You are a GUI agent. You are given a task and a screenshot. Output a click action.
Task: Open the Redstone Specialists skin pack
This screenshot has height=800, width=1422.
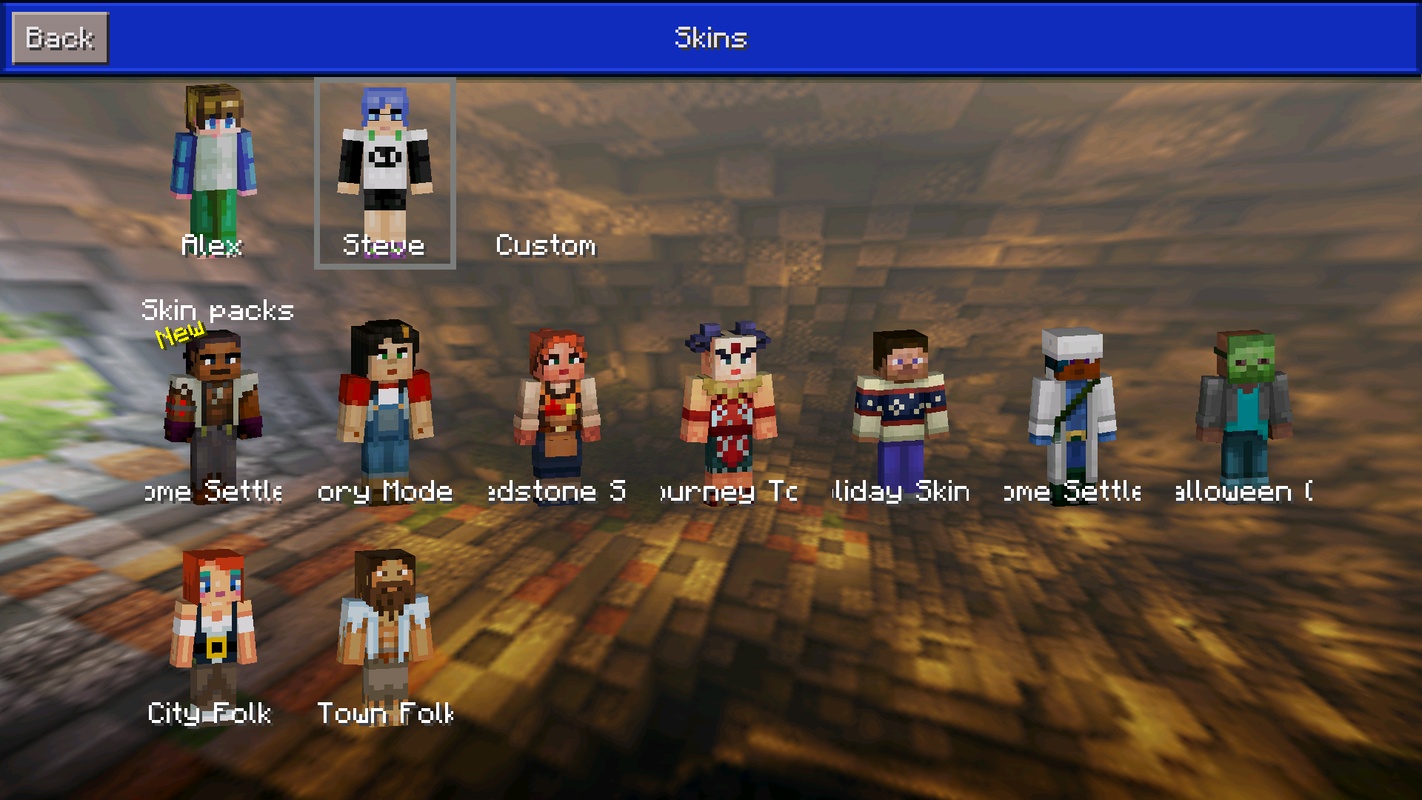click(x=557, y=415)
